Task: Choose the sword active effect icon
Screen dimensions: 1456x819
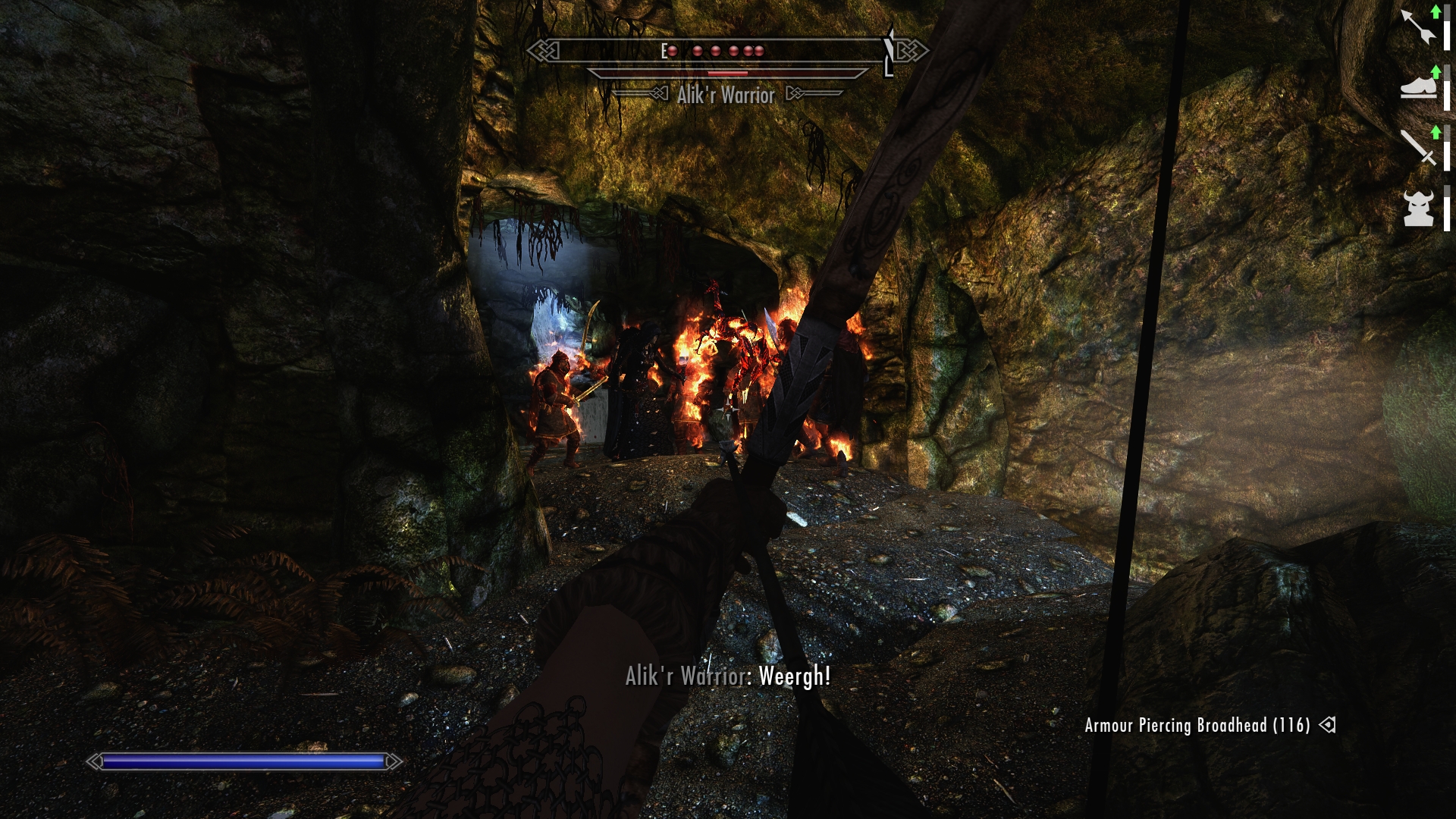Action: click(1418, 146)
